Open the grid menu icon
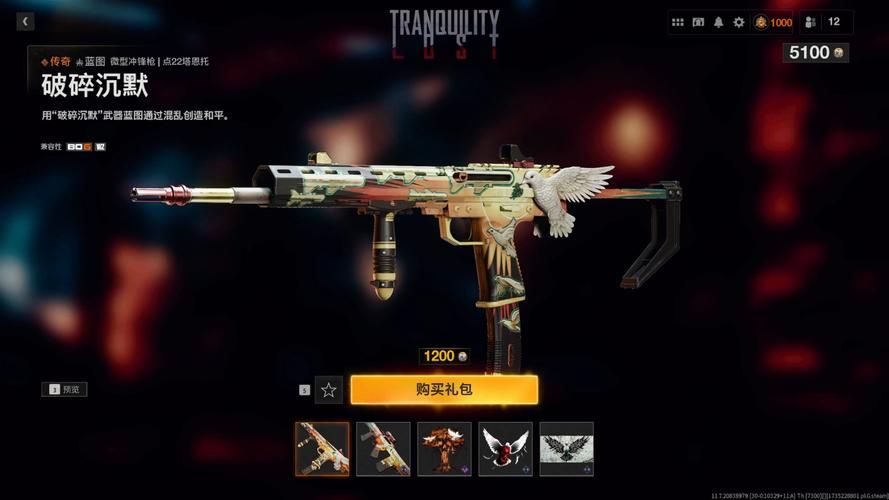The width and height of the screenshot is (889, 500). point(678,22)
